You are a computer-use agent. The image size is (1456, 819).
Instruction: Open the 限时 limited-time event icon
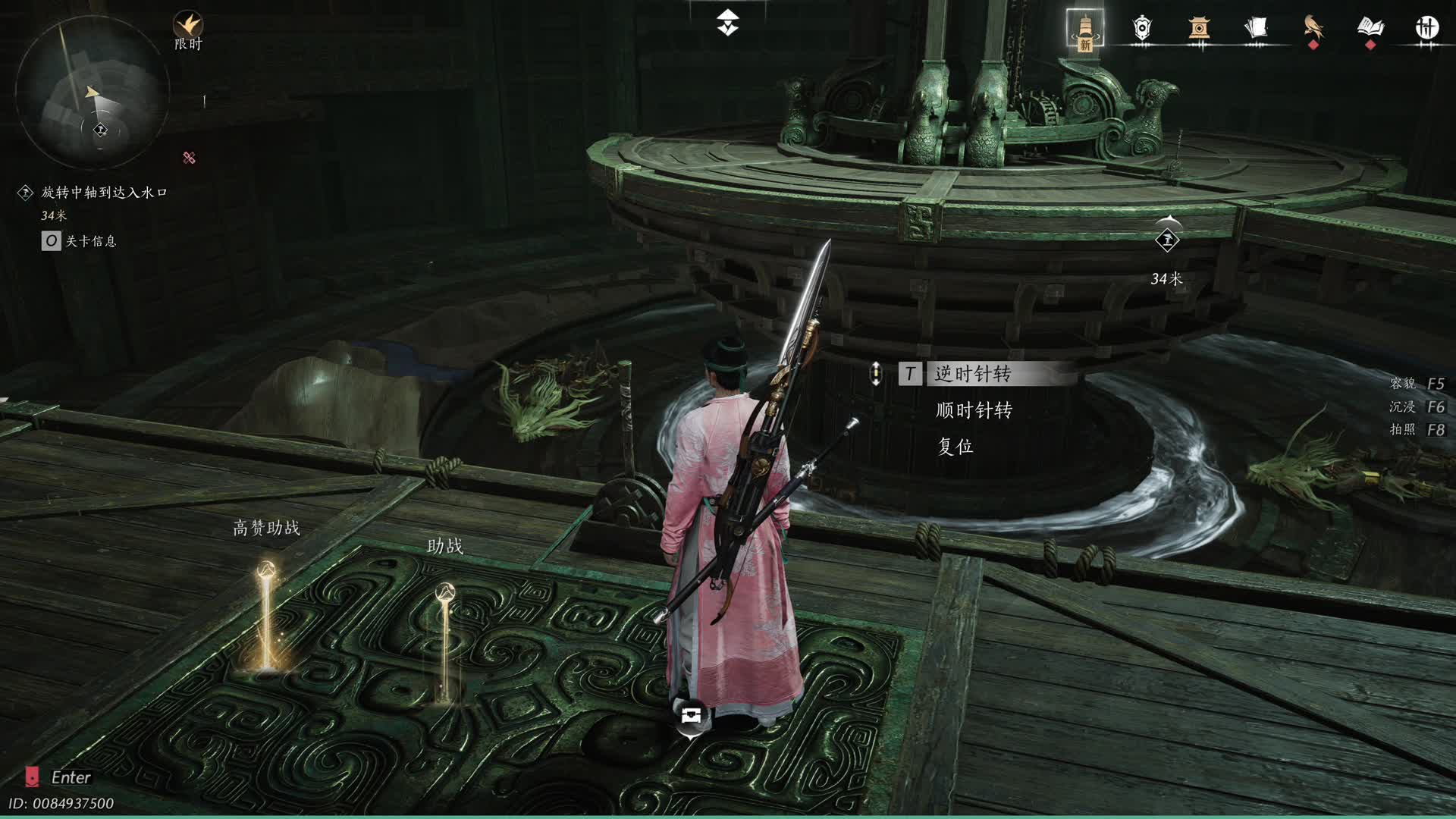[x=188, y=30]
